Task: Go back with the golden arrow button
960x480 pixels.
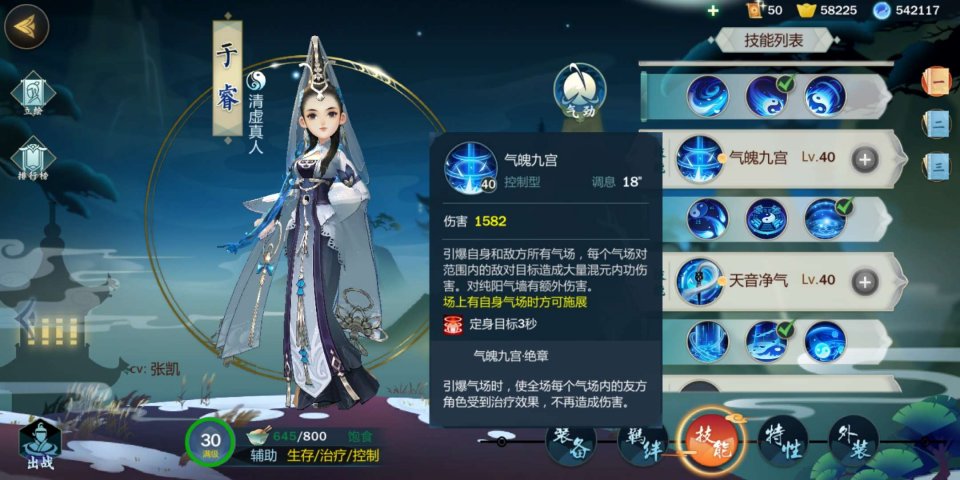Action: pos(27,27)
